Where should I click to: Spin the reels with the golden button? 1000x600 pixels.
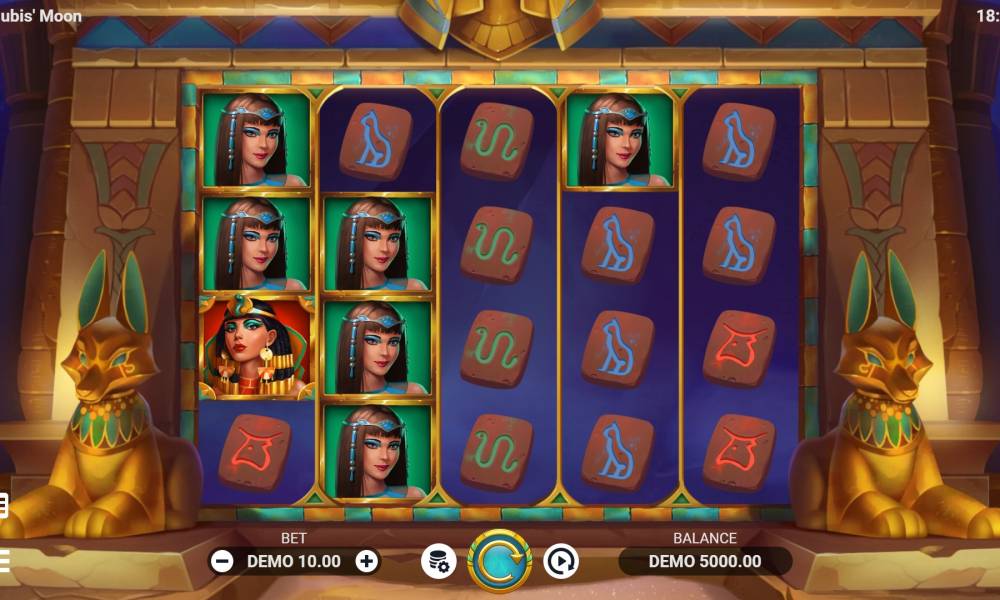point(500,561)
